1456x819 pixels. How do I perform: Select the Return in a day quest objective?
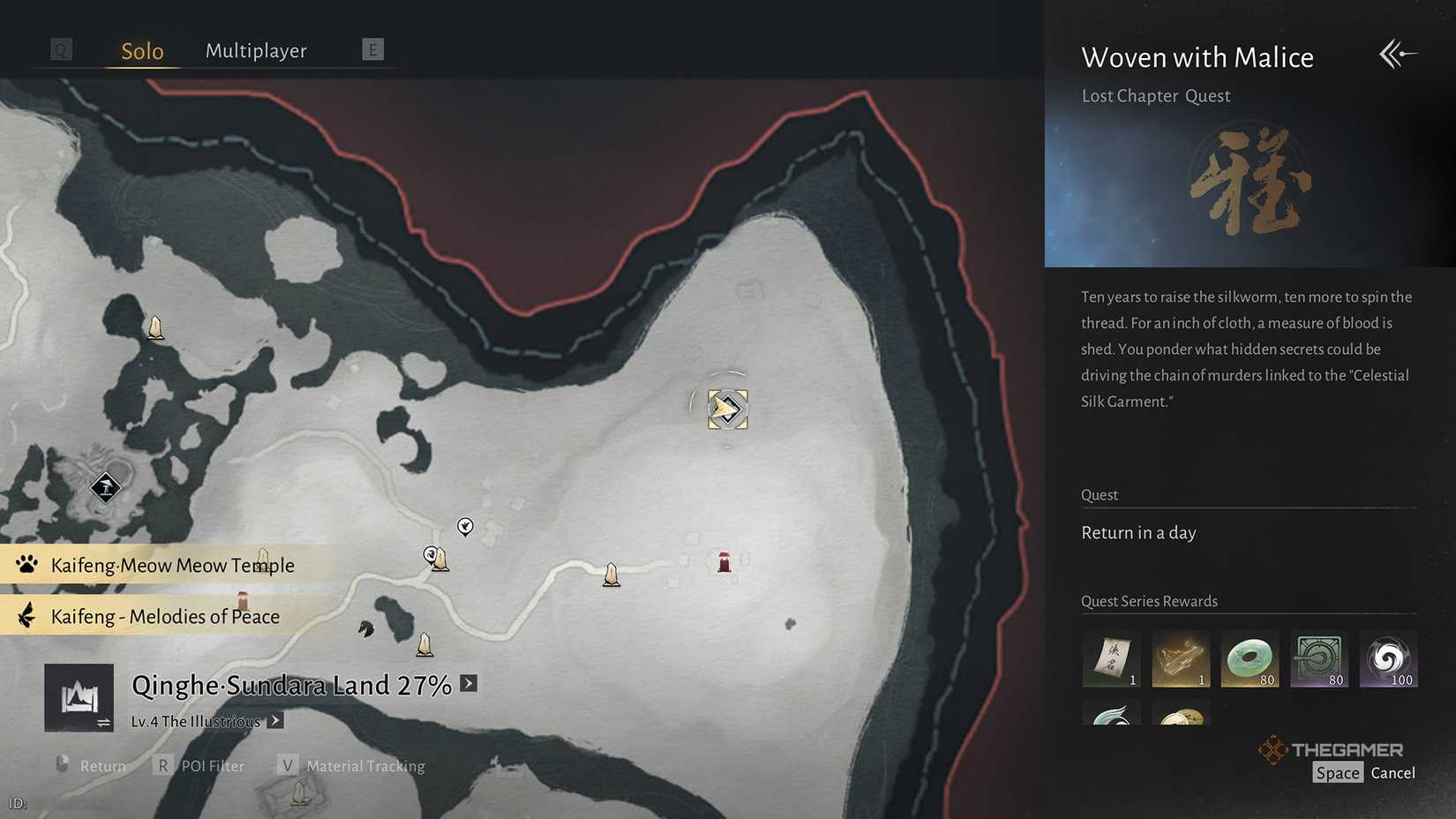(1138, 532)
